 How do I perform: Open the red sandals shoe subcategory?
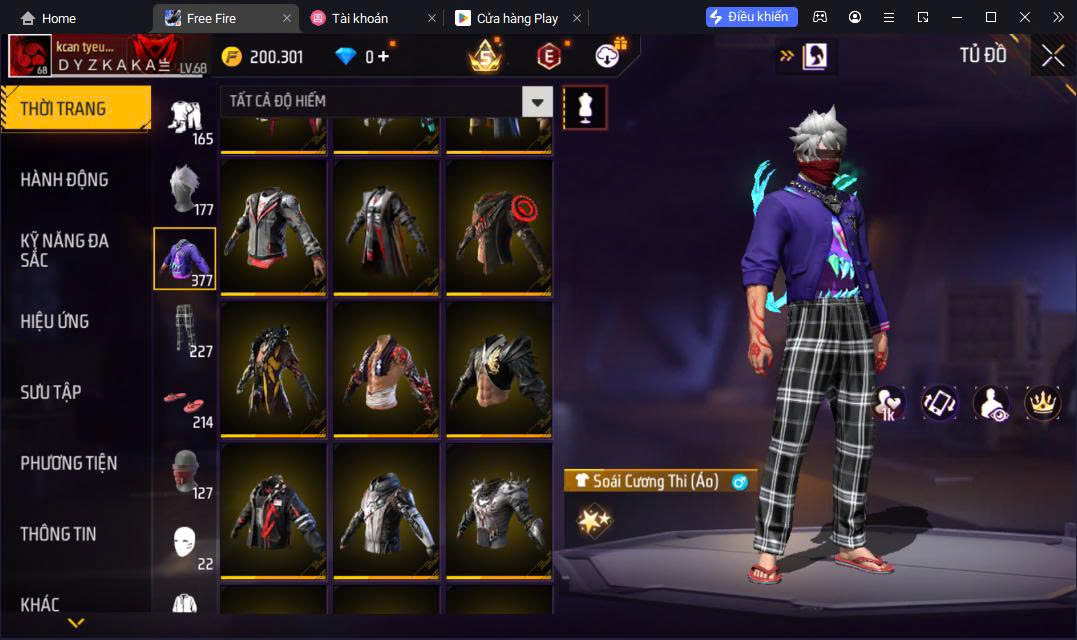click(183, 400)
